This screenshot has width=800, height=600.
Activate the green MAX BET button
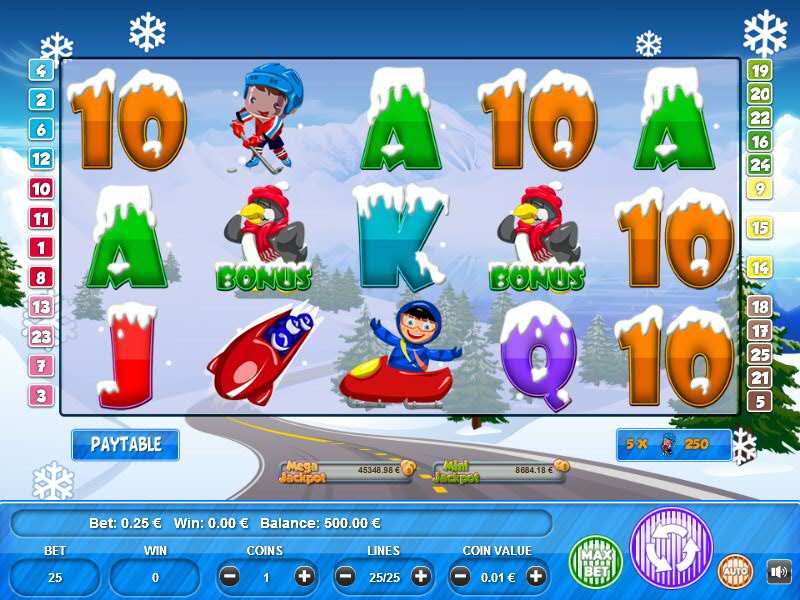pos(595,561)
